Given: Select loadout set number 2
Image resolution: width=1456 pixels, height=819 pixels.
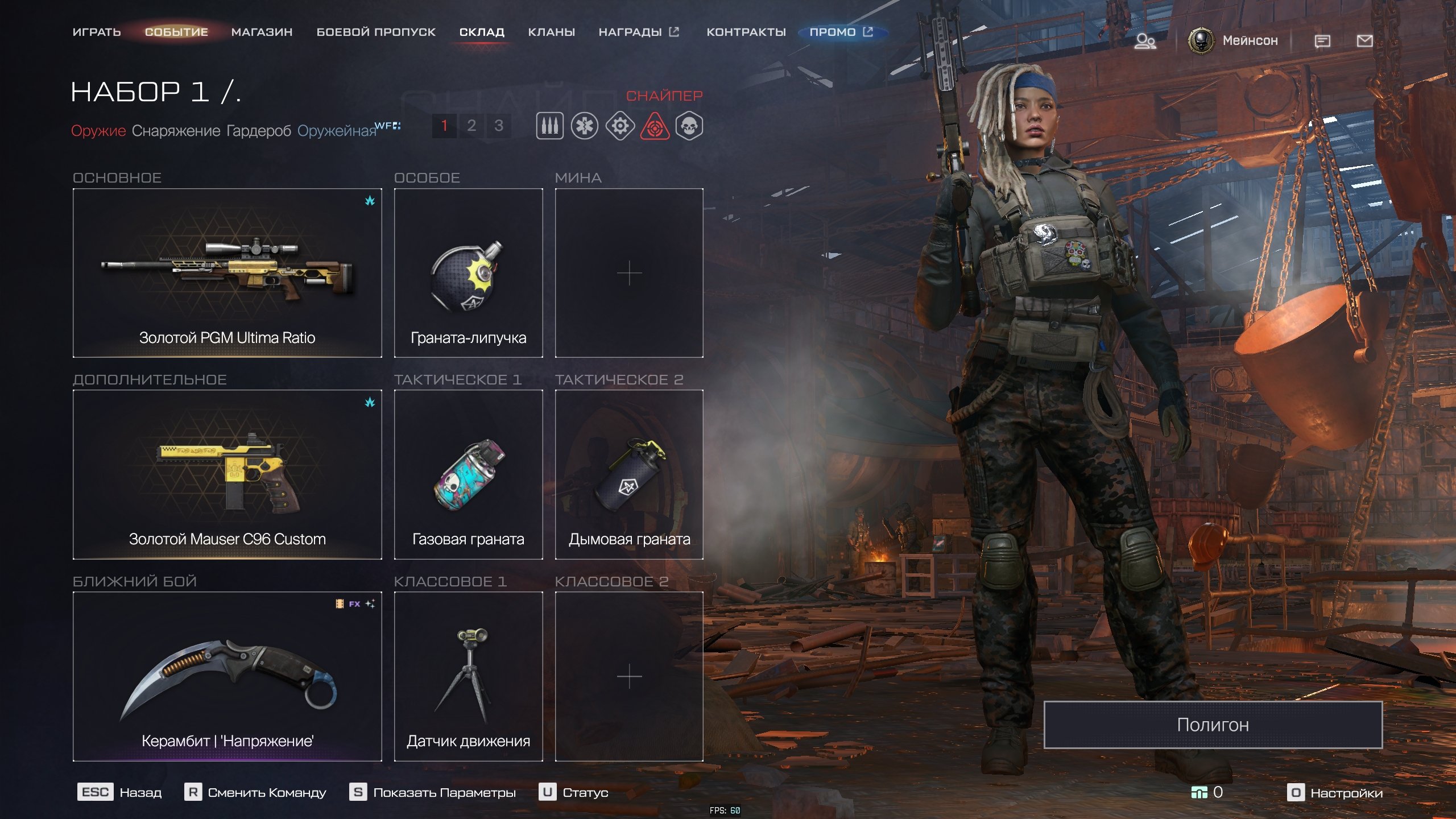Looking at the screenshot, I should coord(471,126).
